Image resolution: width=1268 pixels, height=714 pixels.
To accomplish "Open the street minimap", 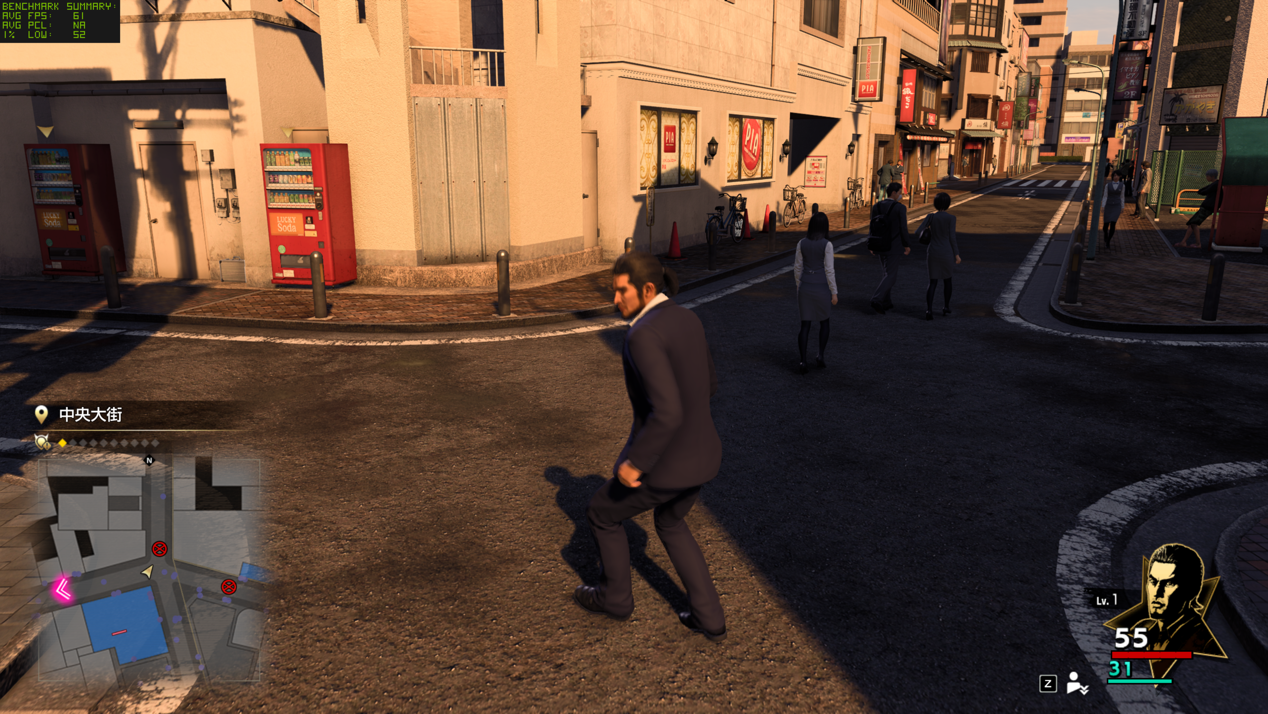I will coord(150,568).
